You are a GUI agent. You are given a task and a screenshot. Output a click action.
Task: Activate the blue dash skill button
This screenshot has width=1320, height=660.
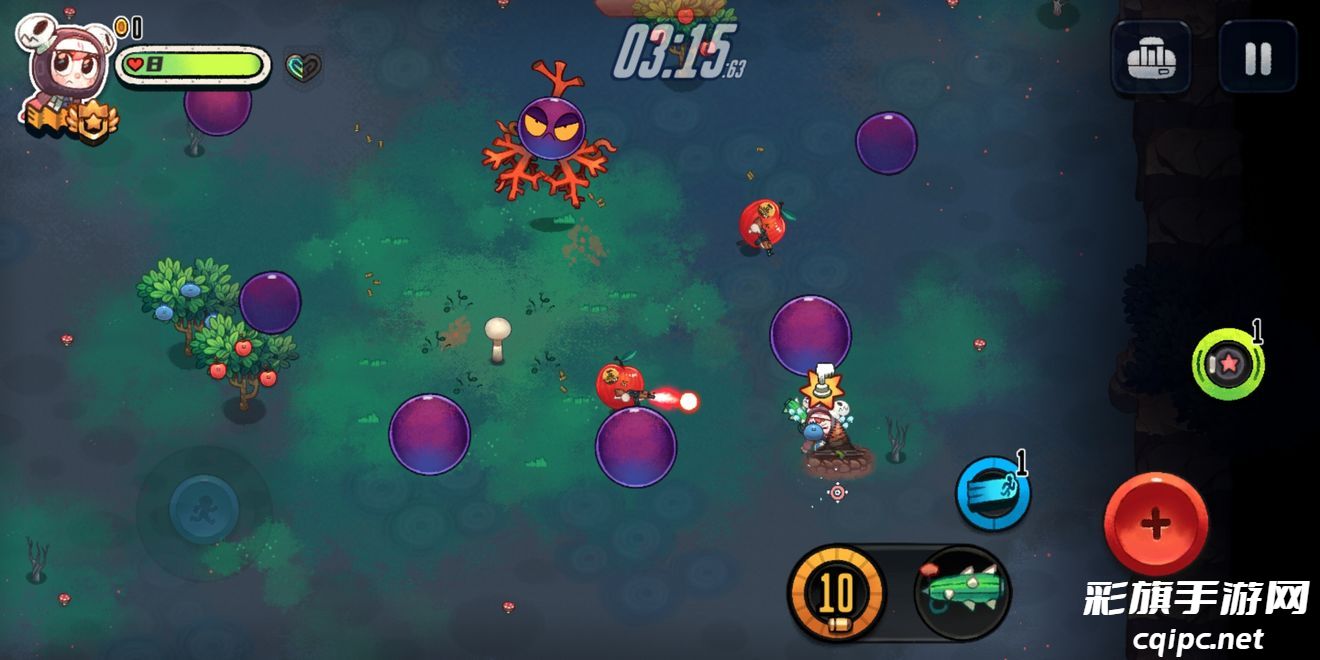(992, 493)
